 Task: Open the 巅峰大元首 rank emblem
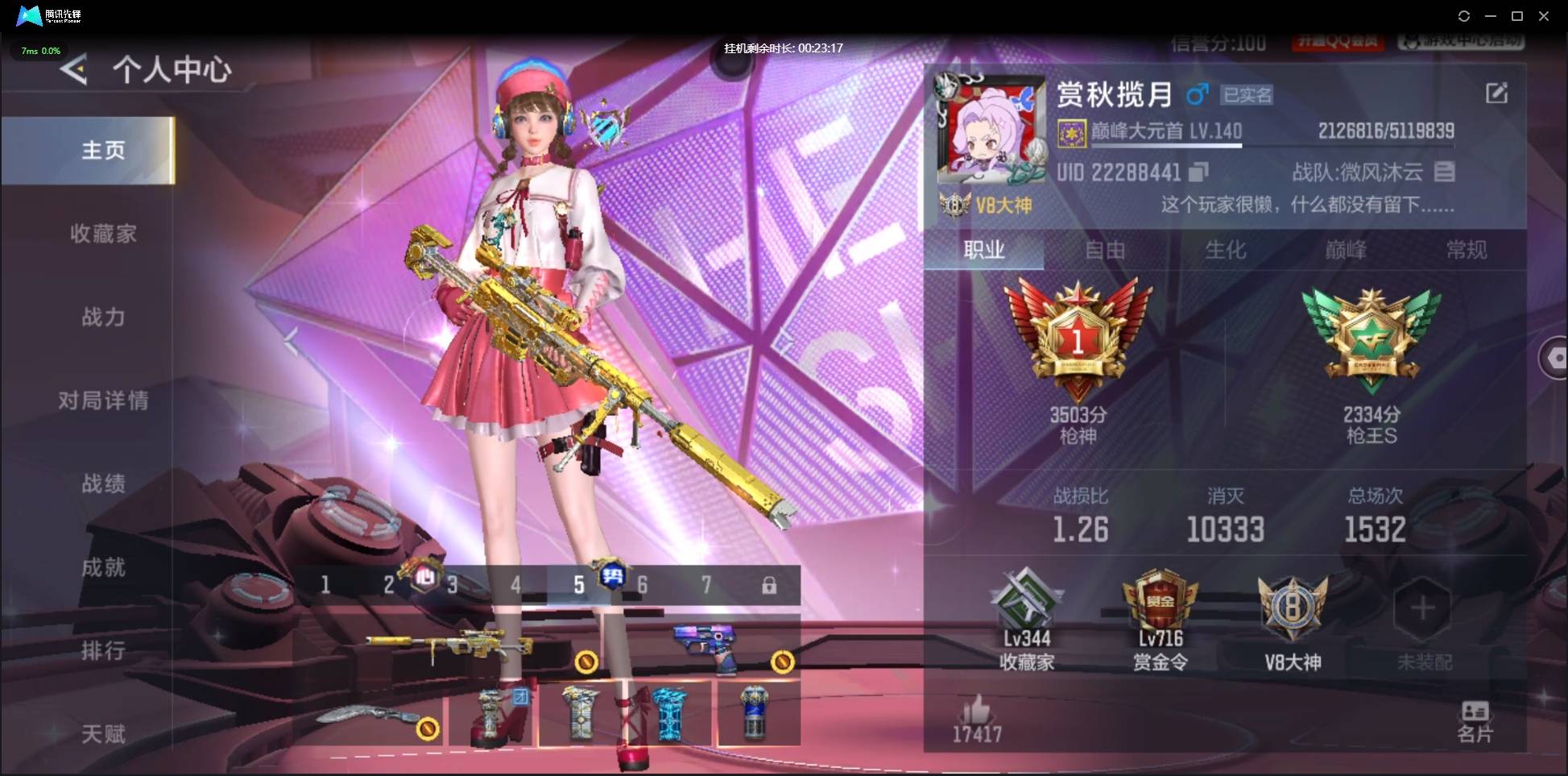(x=1071, y=131)
